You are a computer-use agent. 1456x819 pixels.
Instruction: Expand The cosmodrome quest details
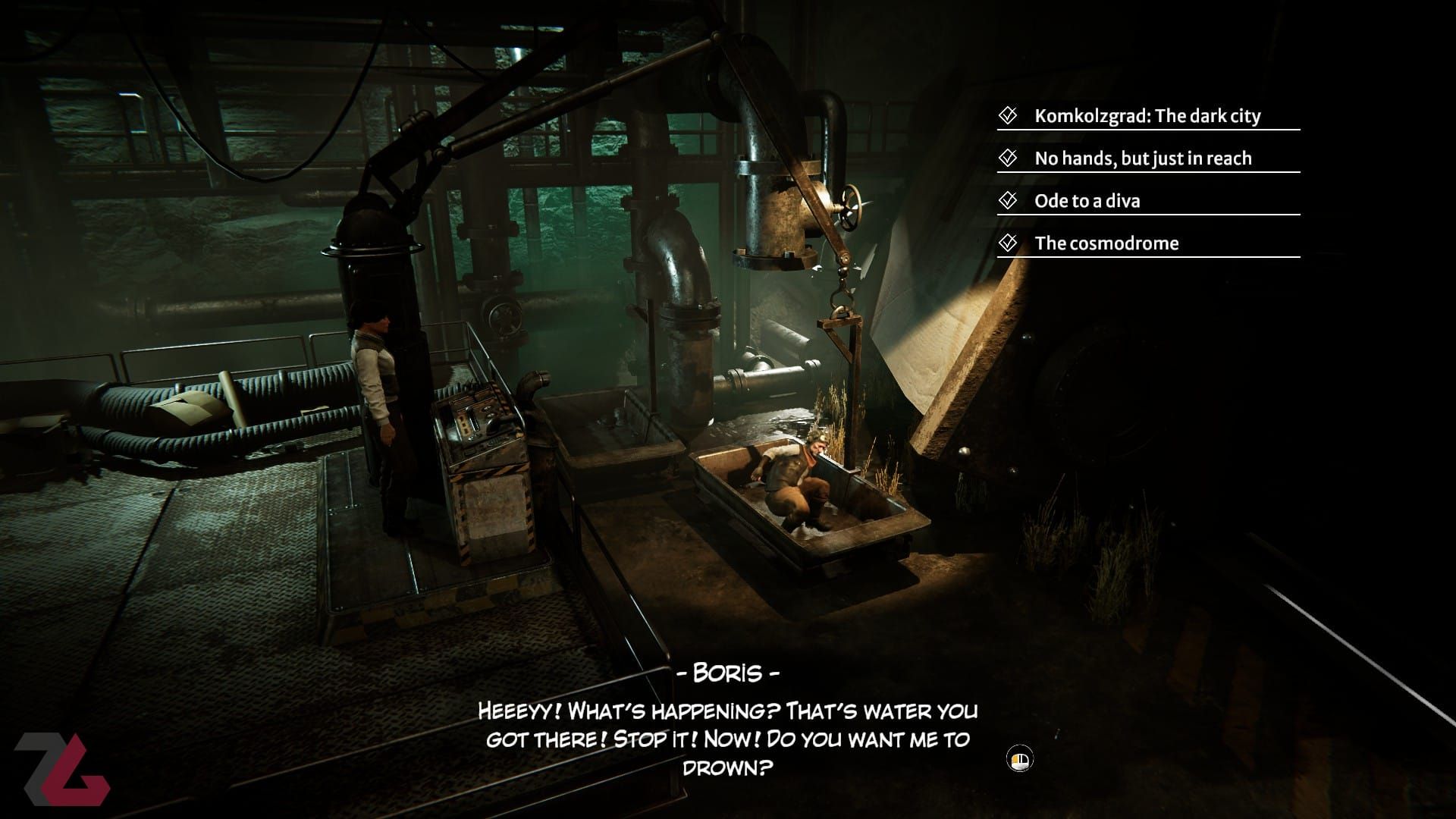click(x=1108, y=243)
